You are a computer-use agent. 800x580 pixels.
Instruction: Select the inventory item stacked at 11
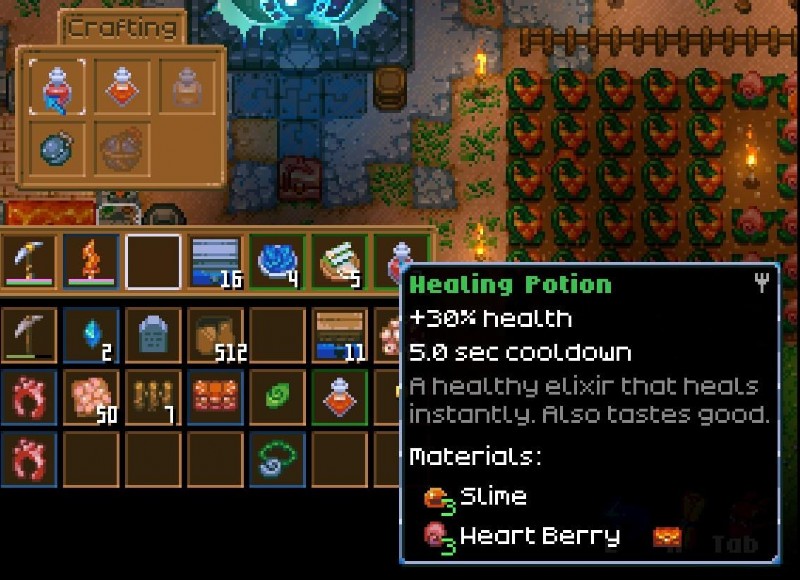[x=340, y=335]
